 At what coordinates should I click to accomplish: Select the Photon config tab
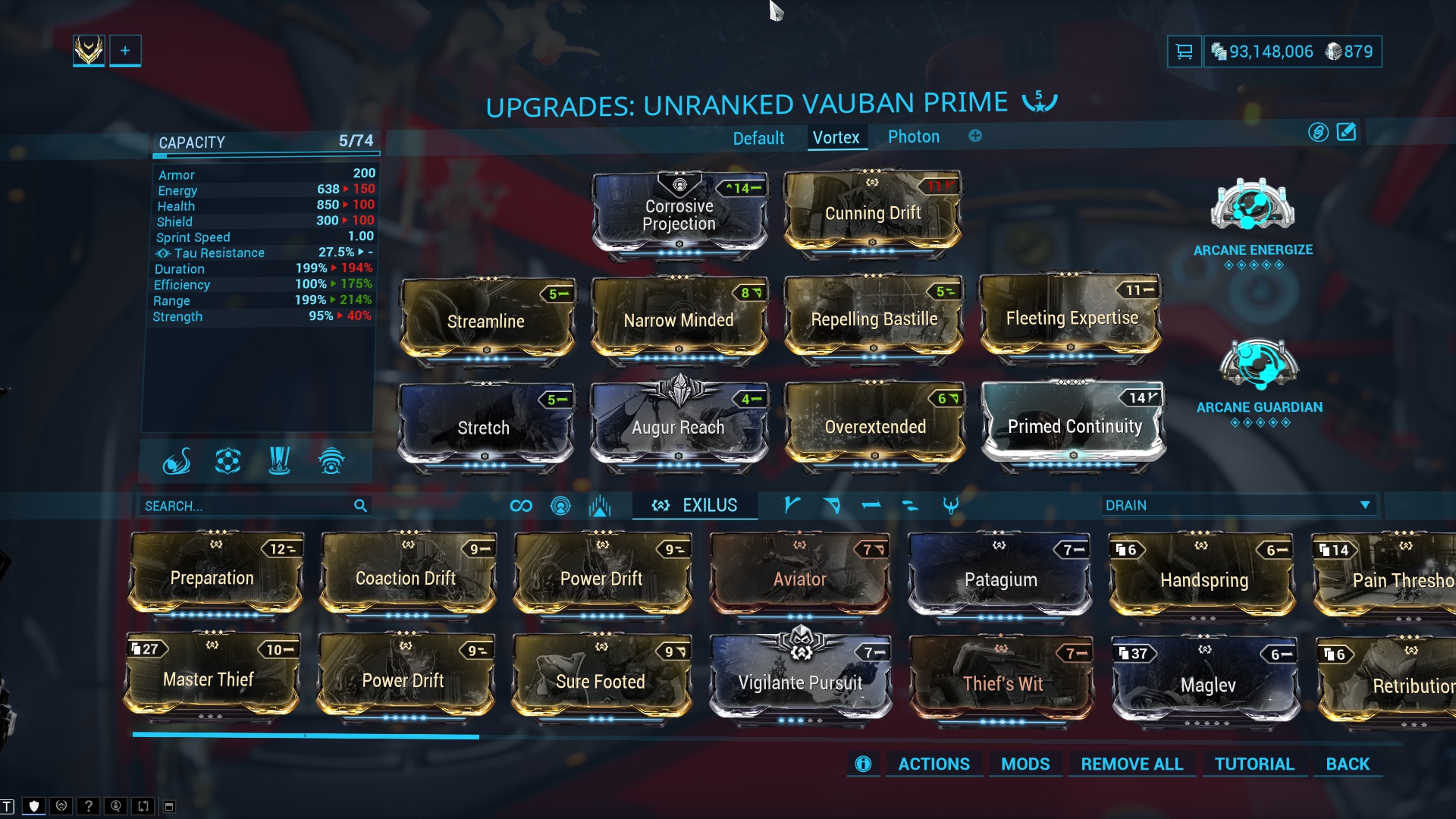pos(913,137)
